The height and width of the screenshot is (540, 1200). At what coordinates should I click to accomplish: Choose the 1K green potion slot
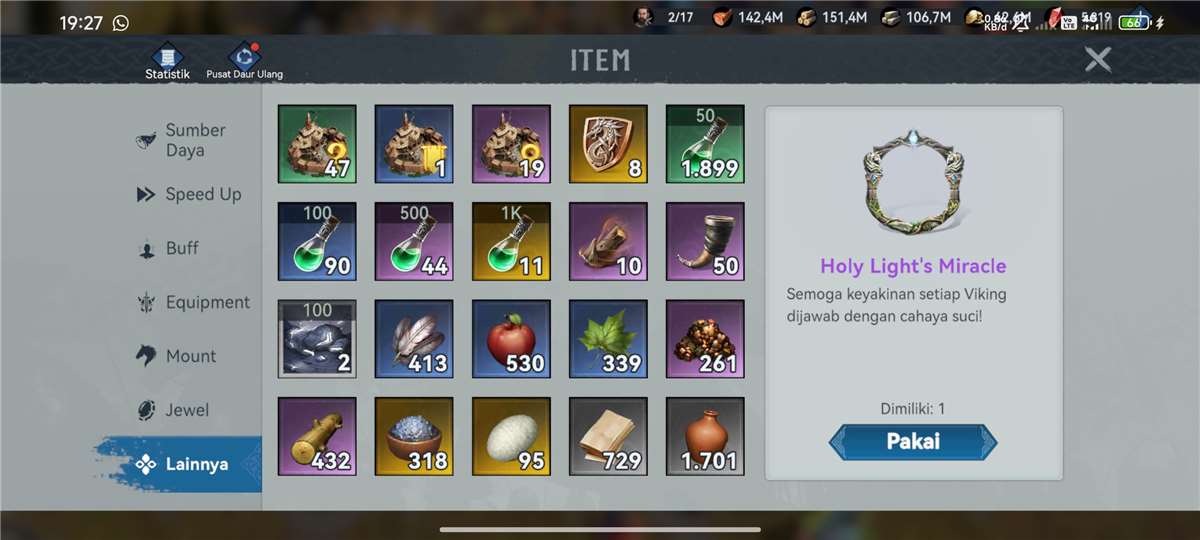point(511,241)
